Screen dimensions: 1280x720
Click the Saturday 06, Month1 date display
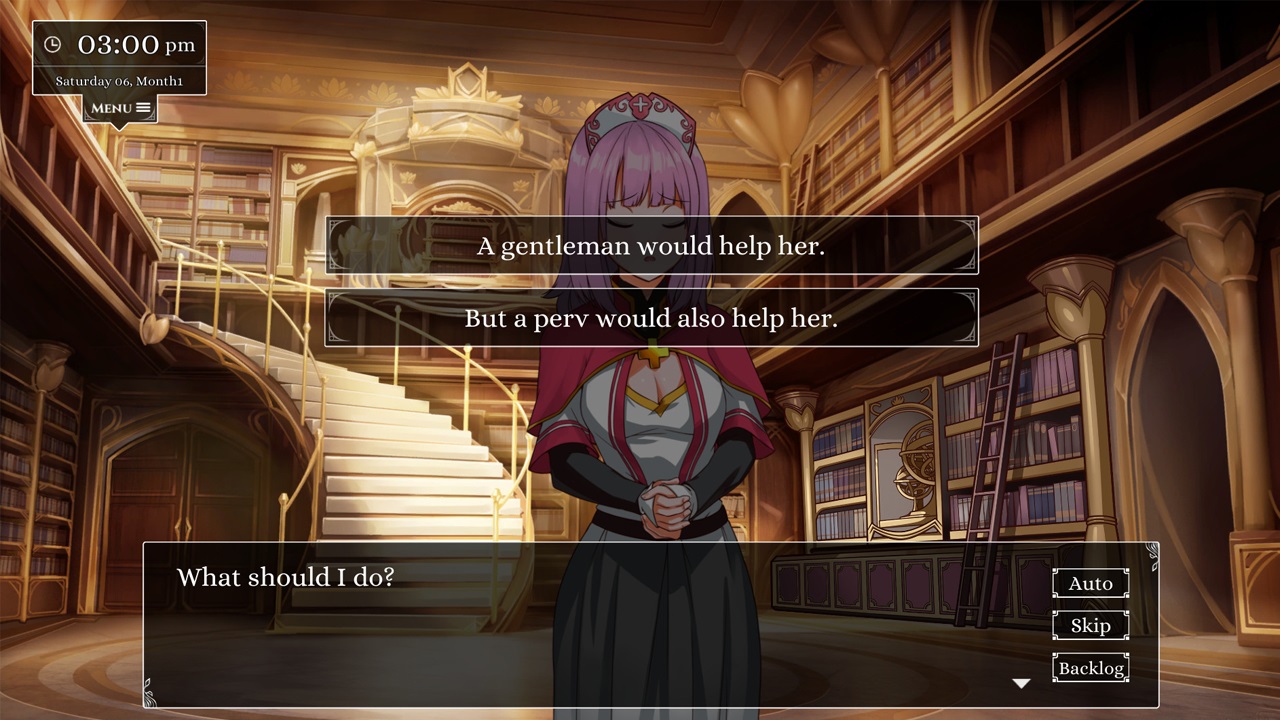pos(117,79)
